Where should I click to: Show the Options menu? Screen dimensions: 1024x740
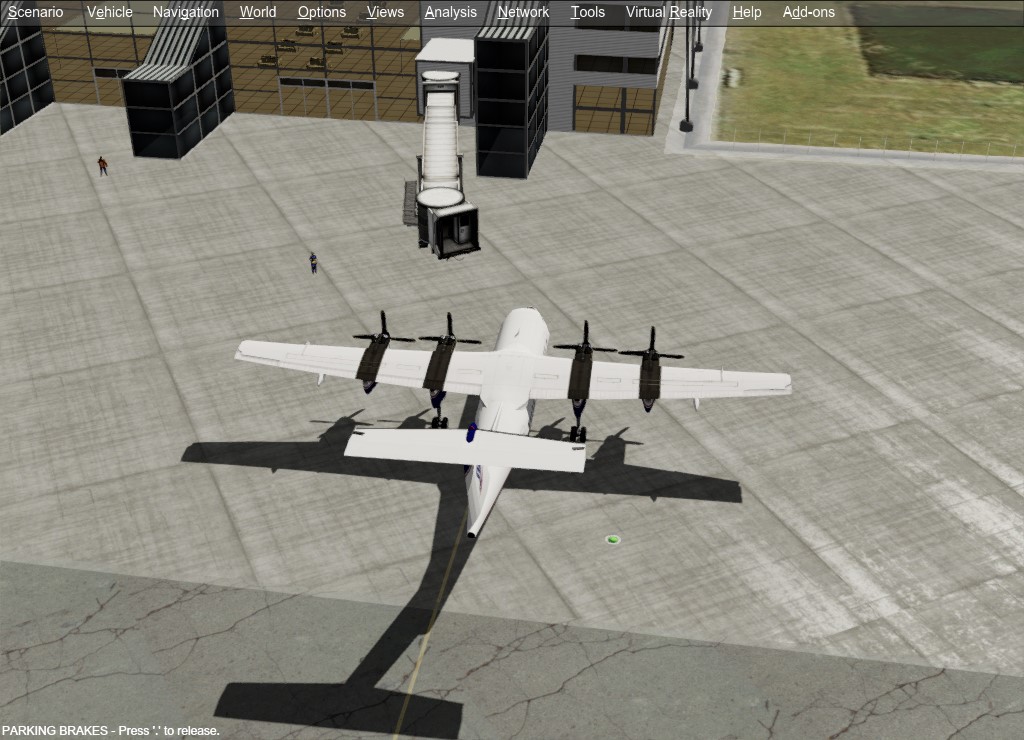(x=321, y=12)
